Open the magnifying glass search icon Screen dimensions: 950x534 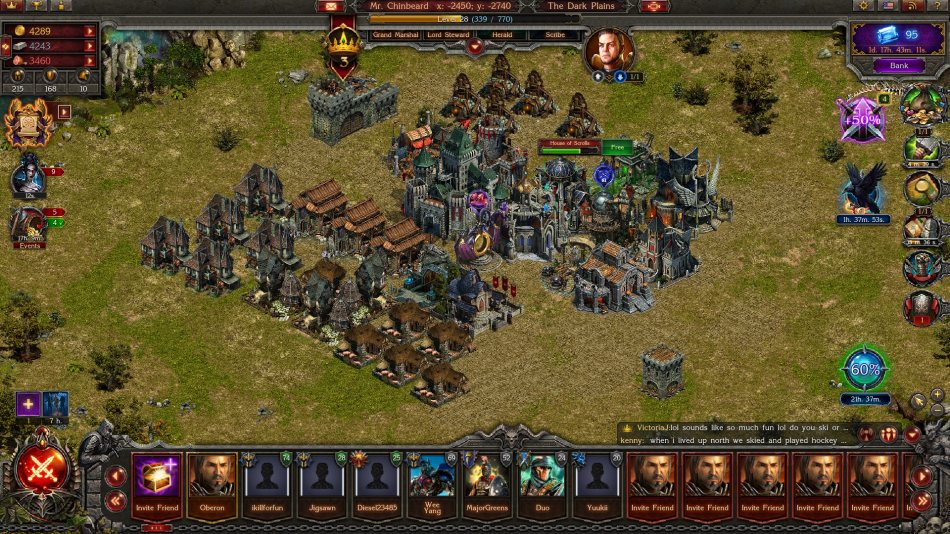922,188
